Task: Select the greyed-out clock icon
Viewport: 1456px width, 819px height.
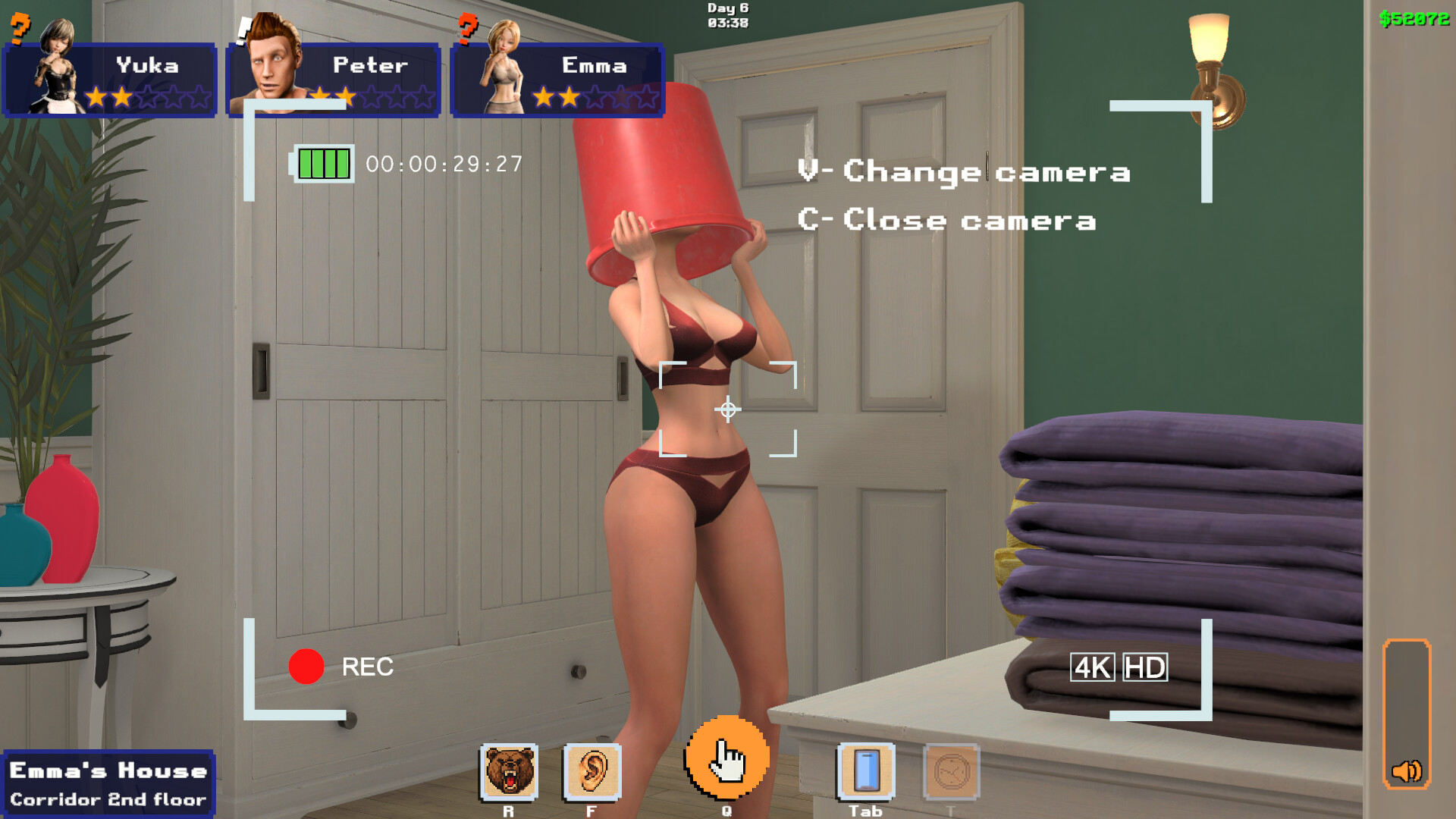Action: pyautogui.click(x=952, y=772)
